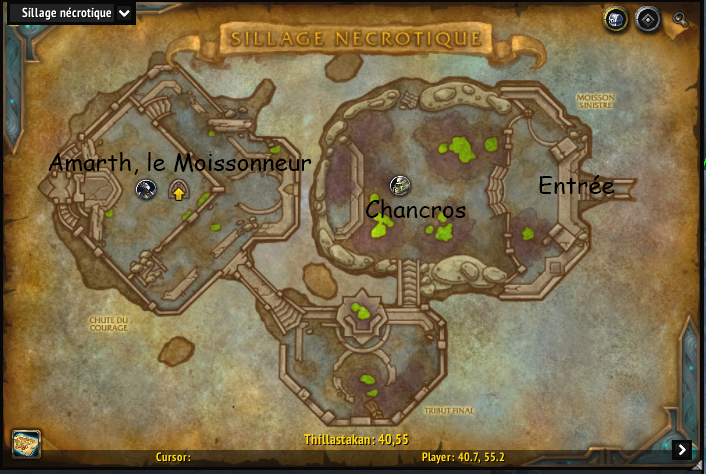Open the magnifying glass map filter
This screenshot has height=474, width=706.
coord(681,18)
